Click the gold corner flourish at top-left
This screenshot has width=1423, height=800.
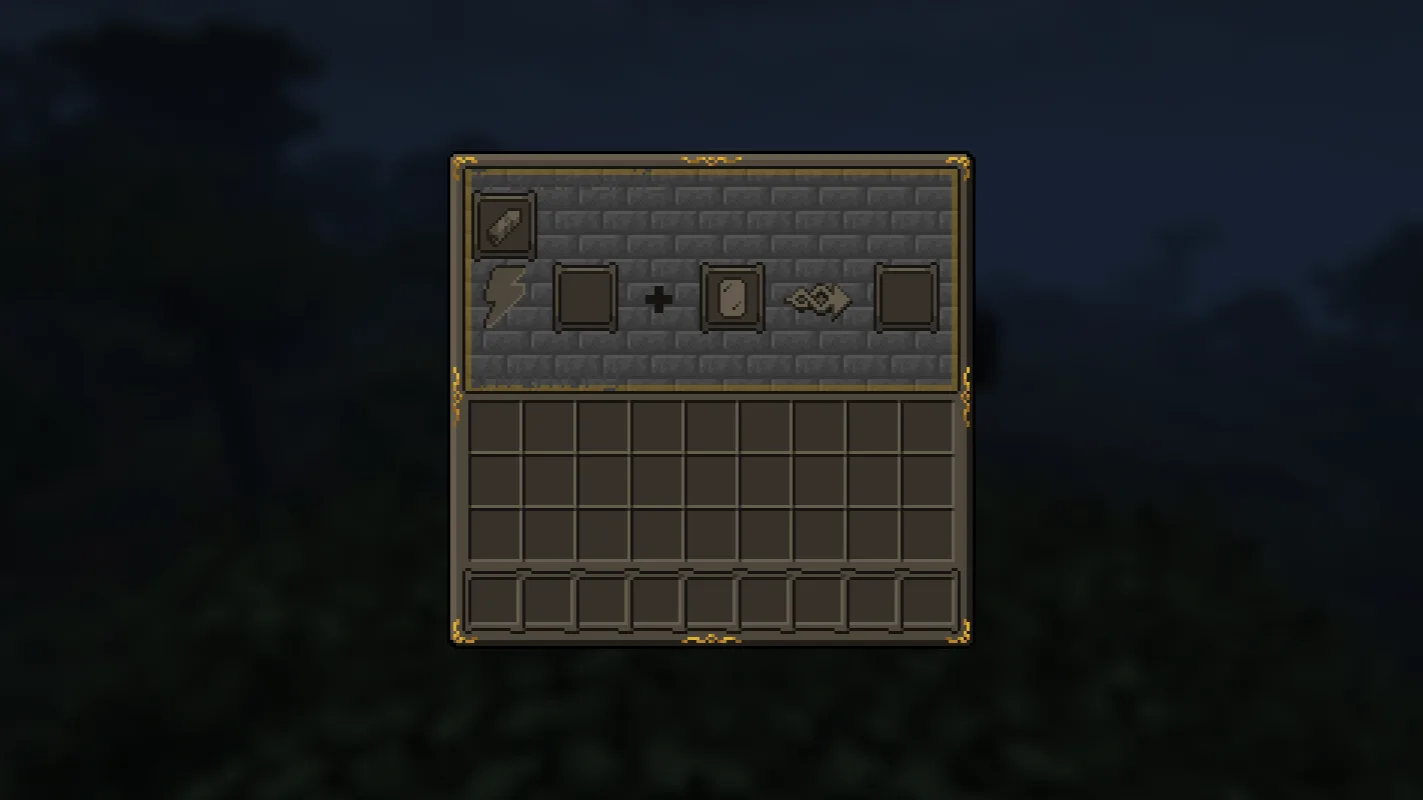[463, 160]
